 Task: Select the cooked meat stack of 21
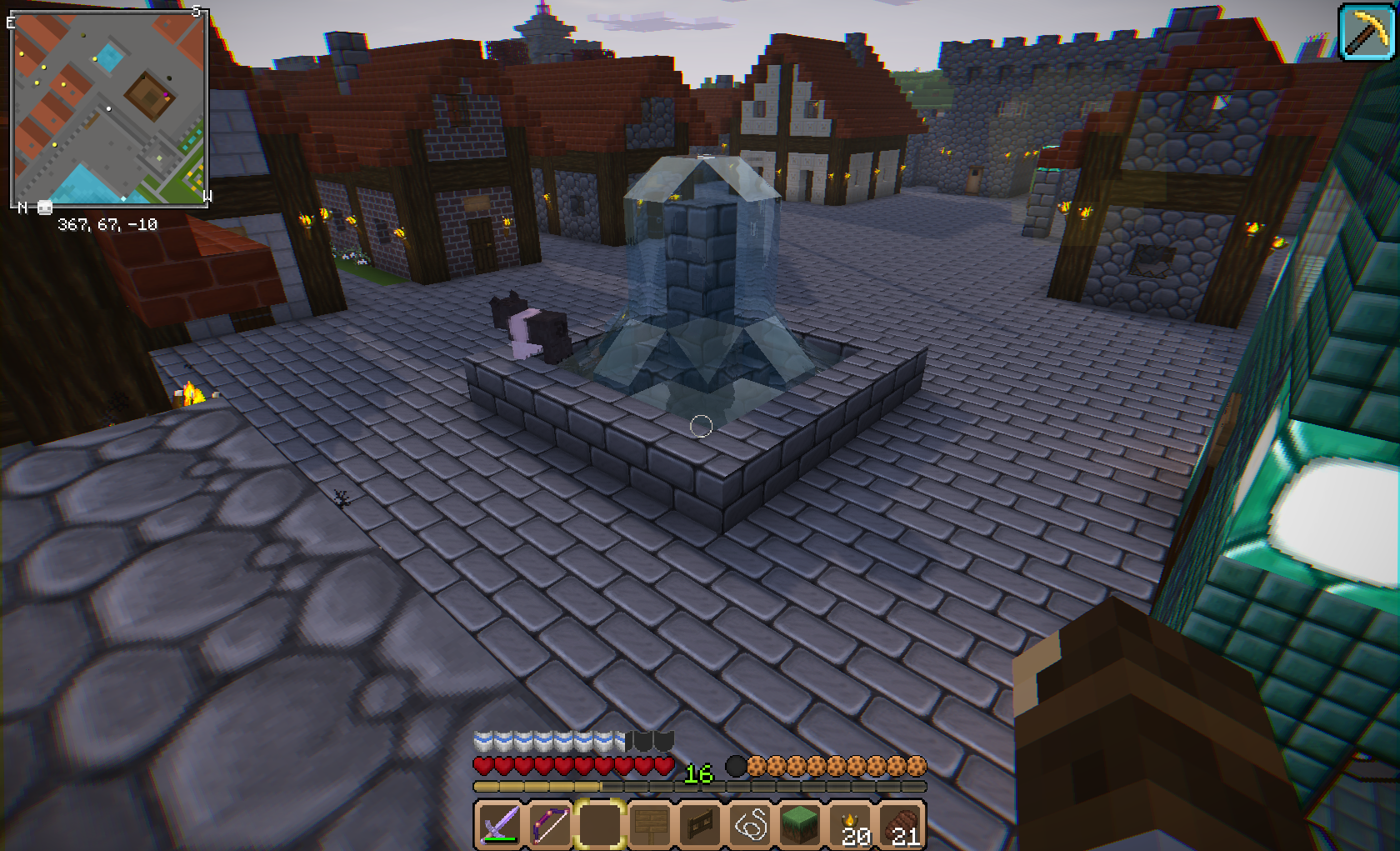[x=902, y=825]
